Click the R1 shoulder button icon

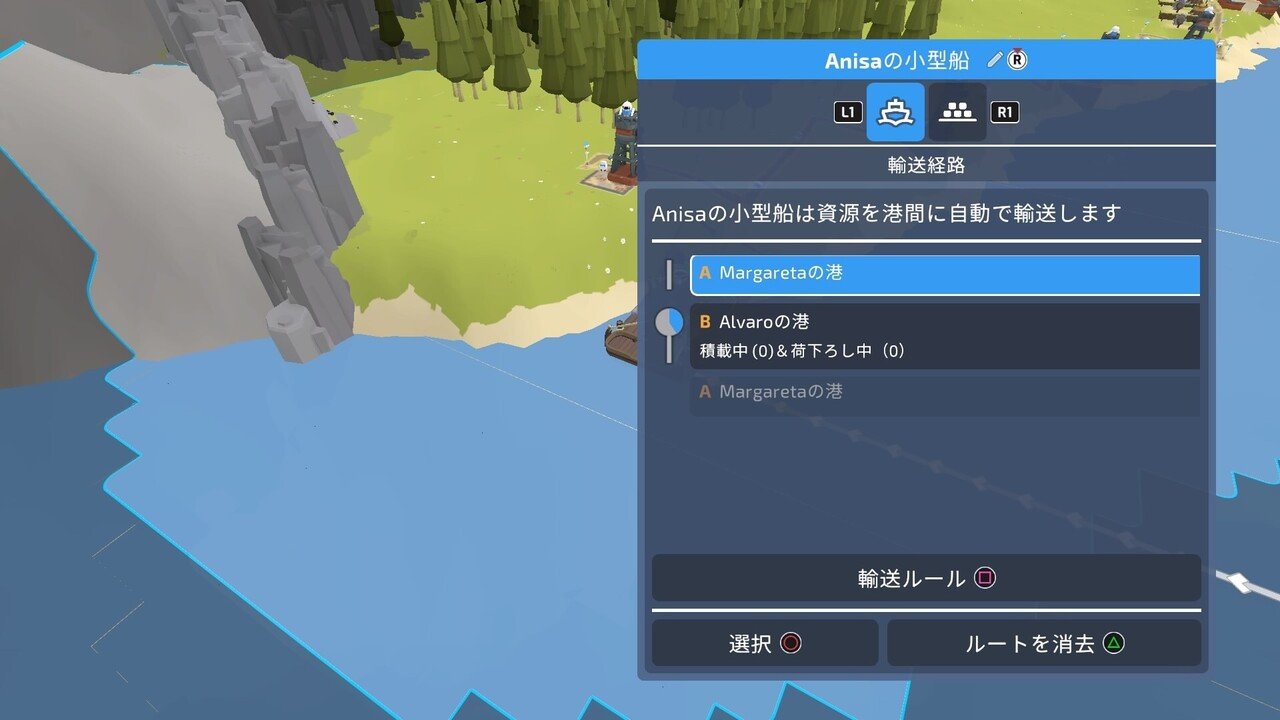pyautogui.click(x=1003, y=112)
